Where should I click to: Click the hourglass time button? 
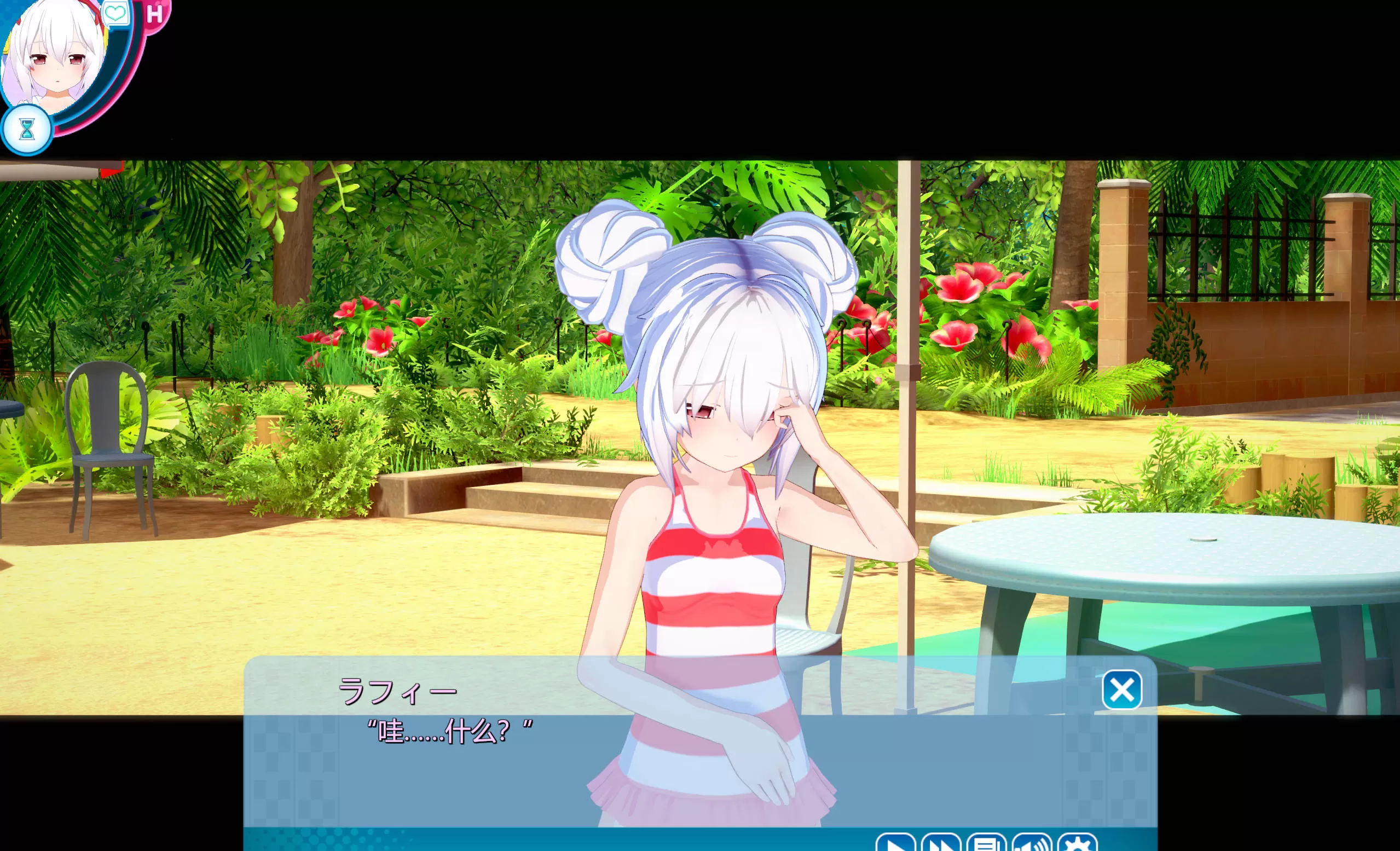(x=27, y=130)
